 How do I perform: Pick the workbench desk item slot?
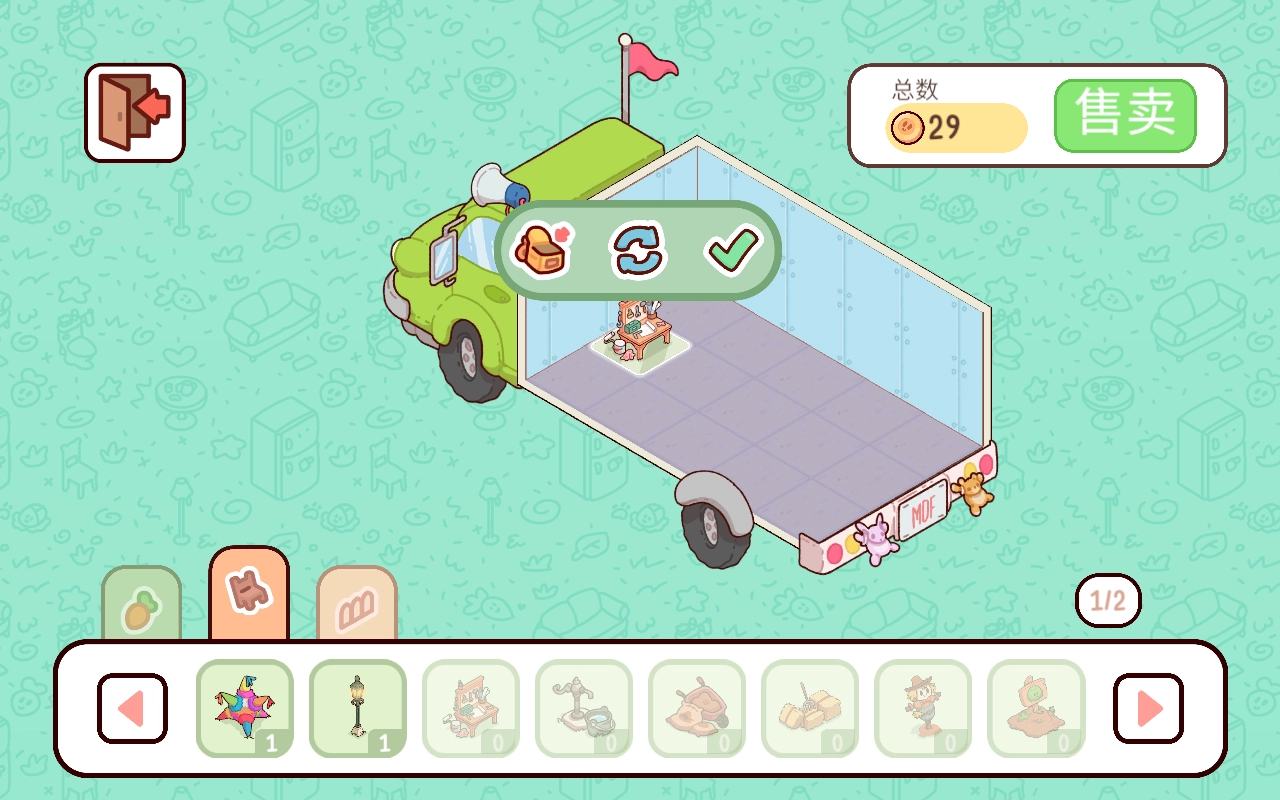[471, 708]
